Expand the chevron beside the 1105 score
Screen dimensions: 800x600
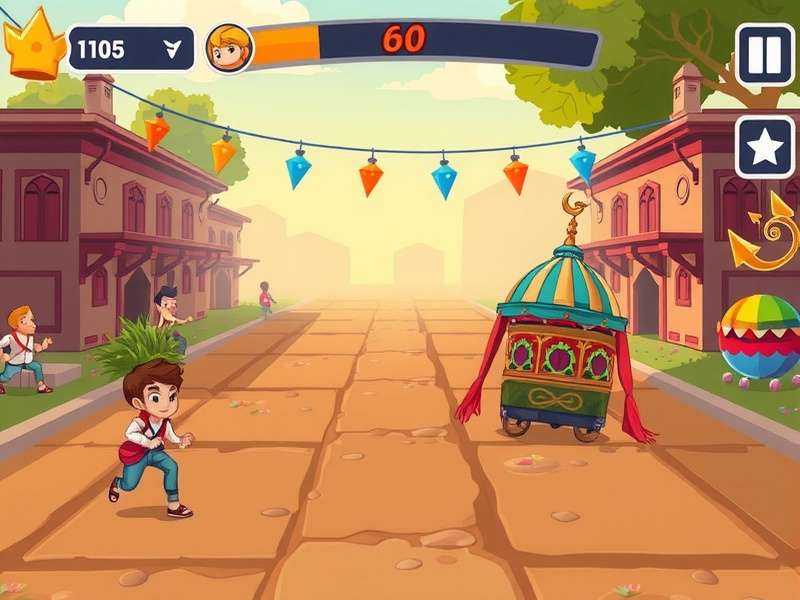pos(173,50)
